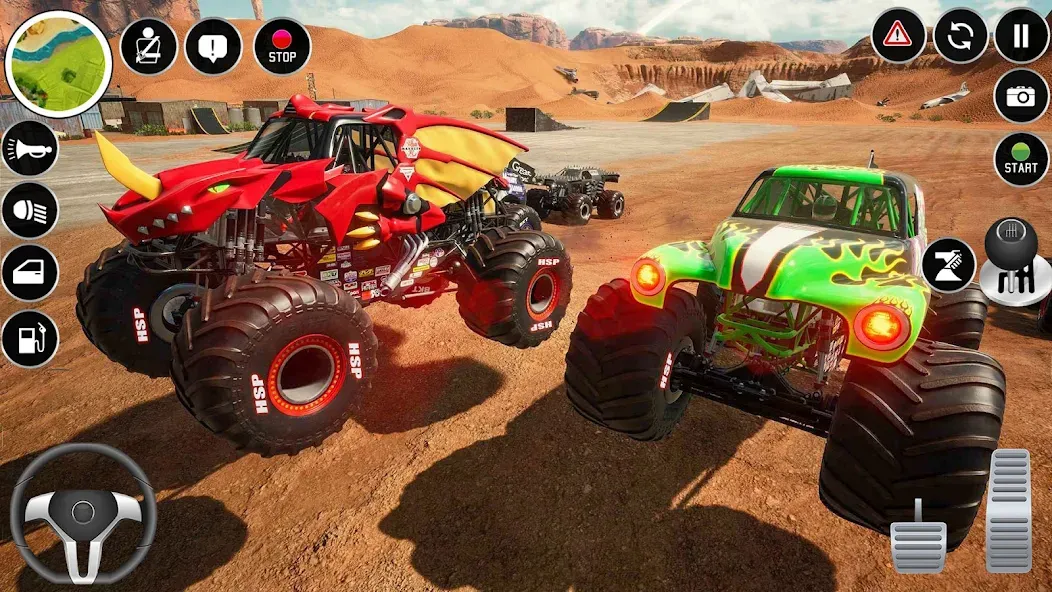Click the steering wheel control
Image resolution: width=1052 pixels, height=592 pixels.
83,513
